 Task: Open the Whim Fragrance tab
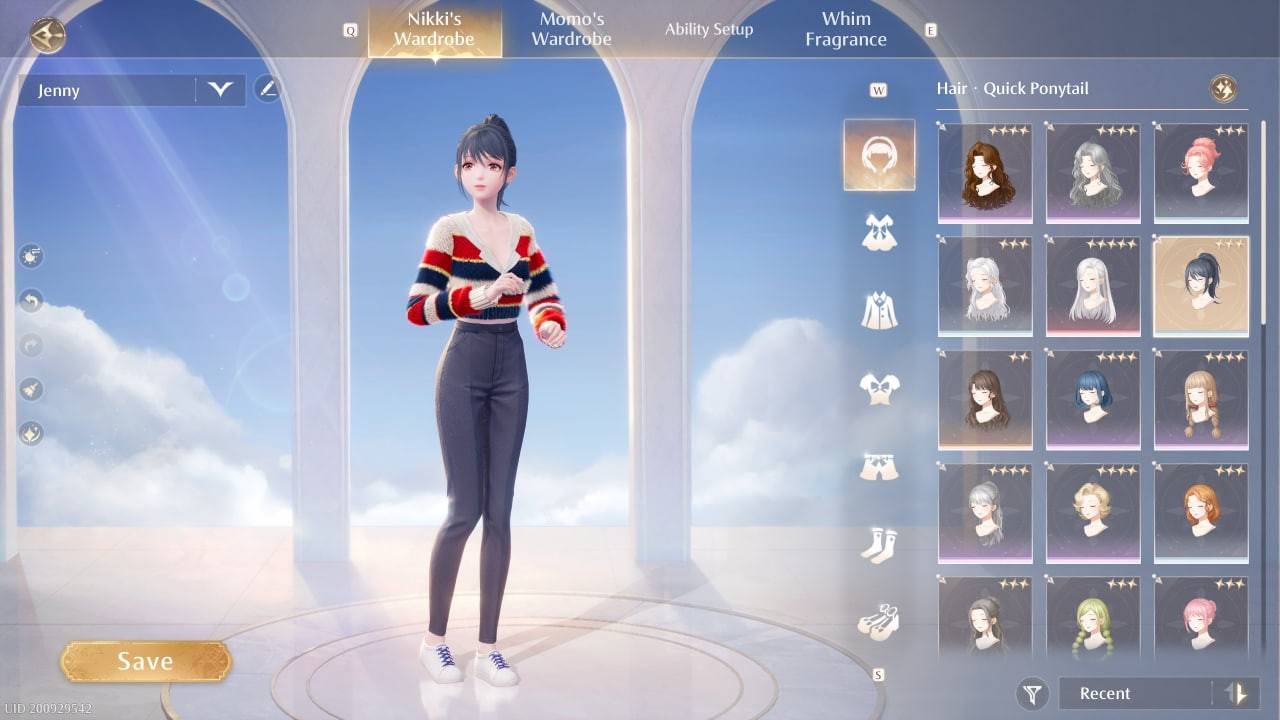coord(846,28)
